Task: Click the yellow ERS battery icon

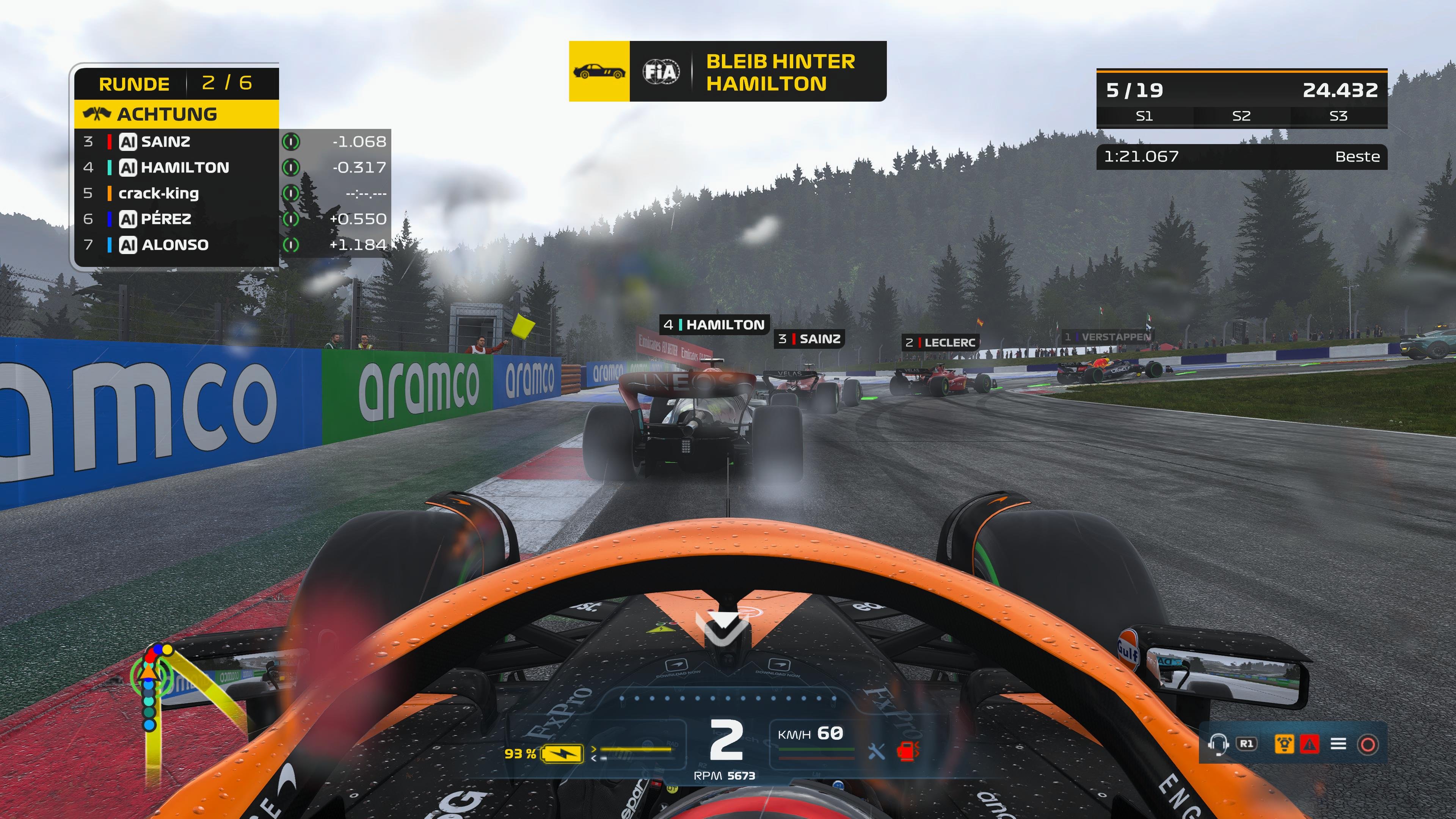Action: [562, 753]
